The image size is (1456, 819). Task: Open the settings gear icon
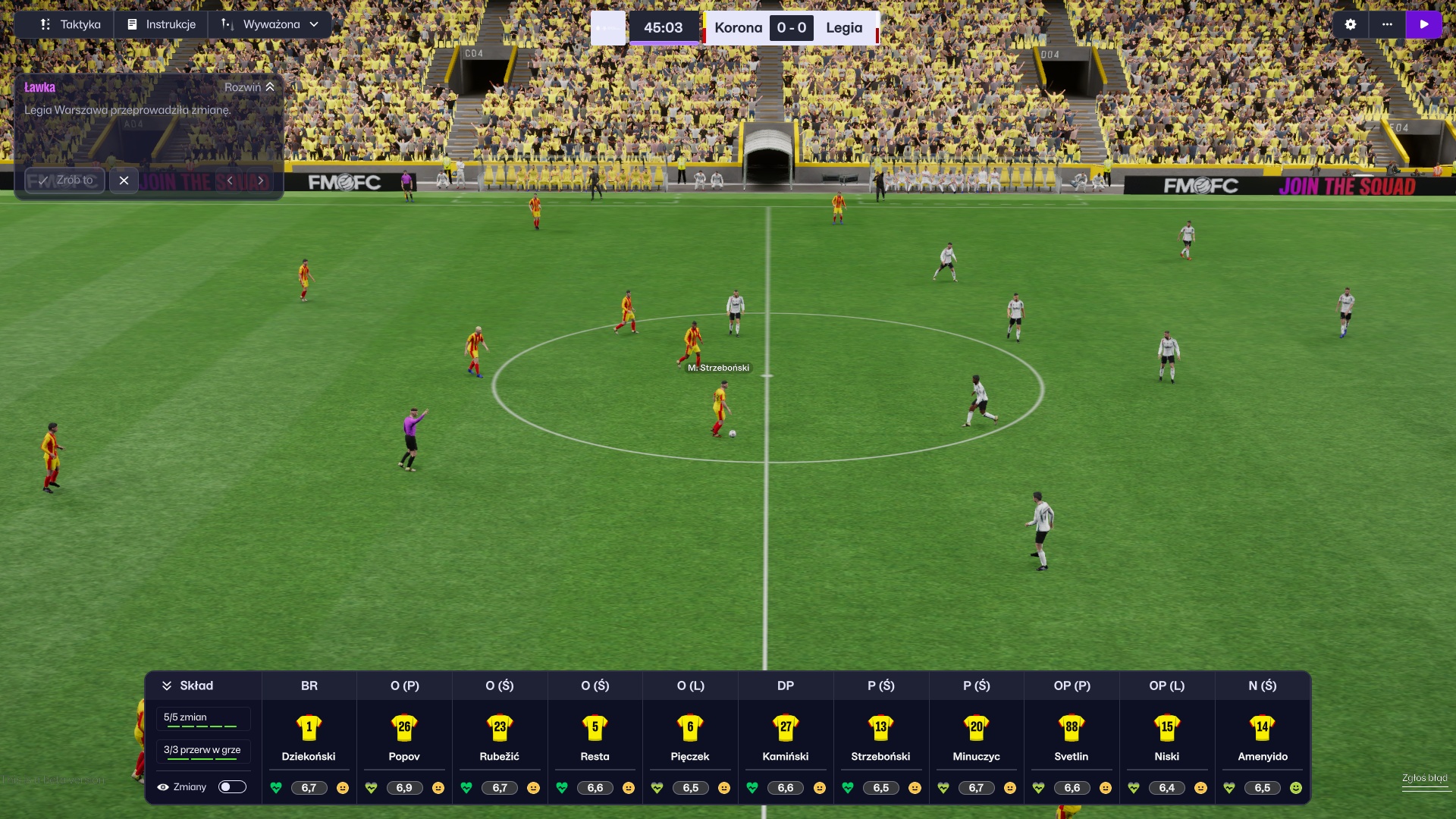tap(1351, 24)
